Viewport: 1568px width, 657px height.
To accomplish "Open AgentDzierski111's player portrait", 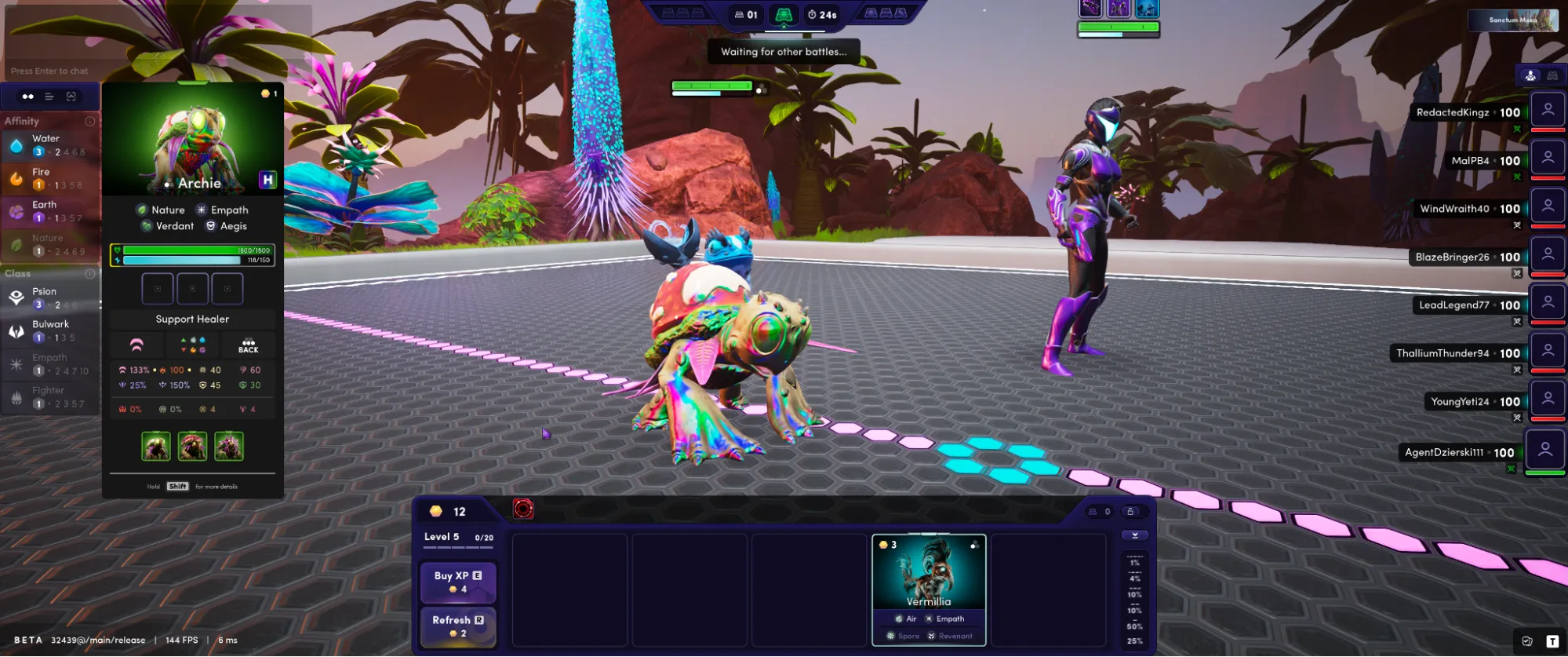I will point(1544,451).
